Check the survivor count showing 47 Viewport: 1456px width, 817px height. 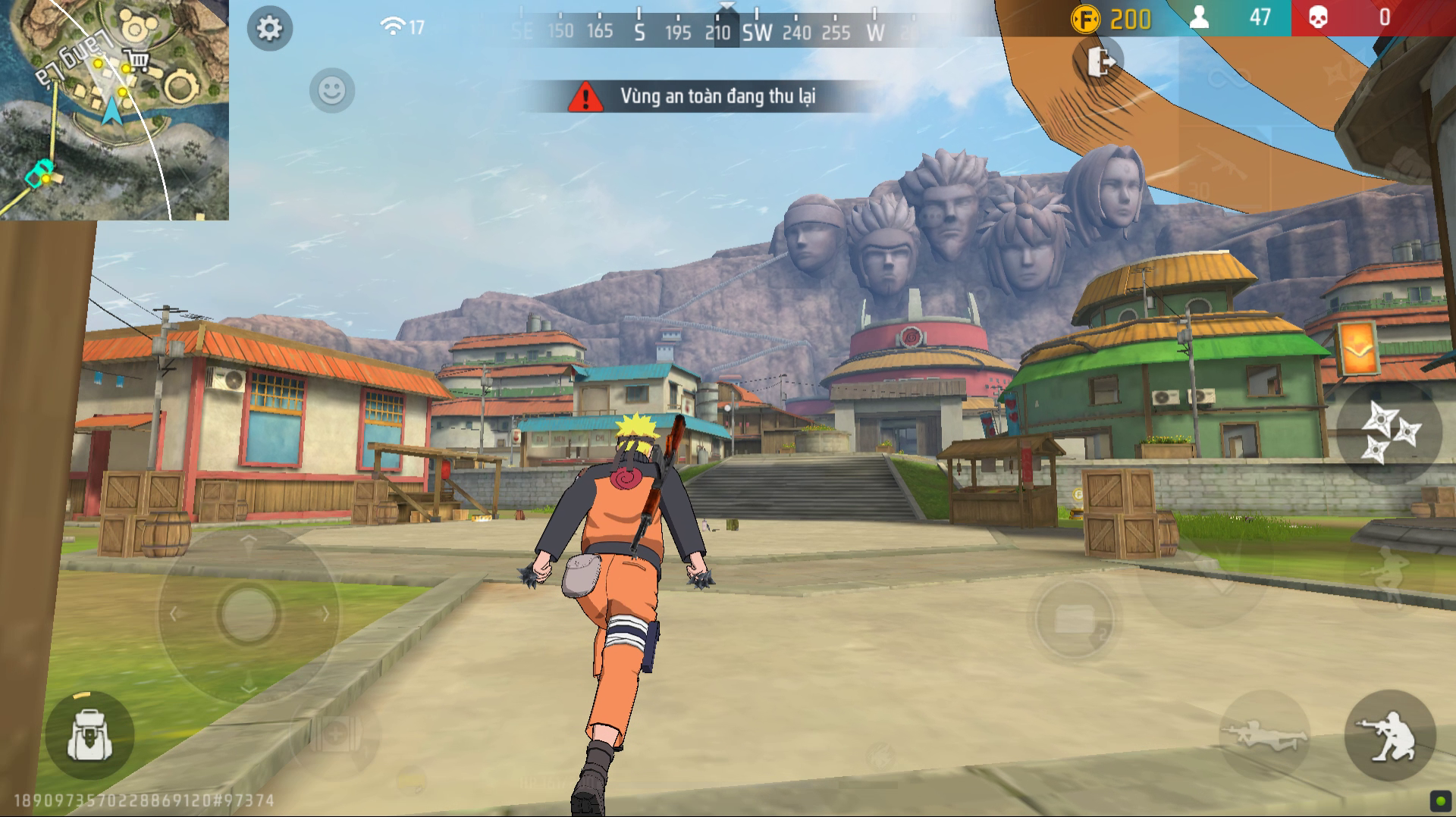[x=1259, y=17]
